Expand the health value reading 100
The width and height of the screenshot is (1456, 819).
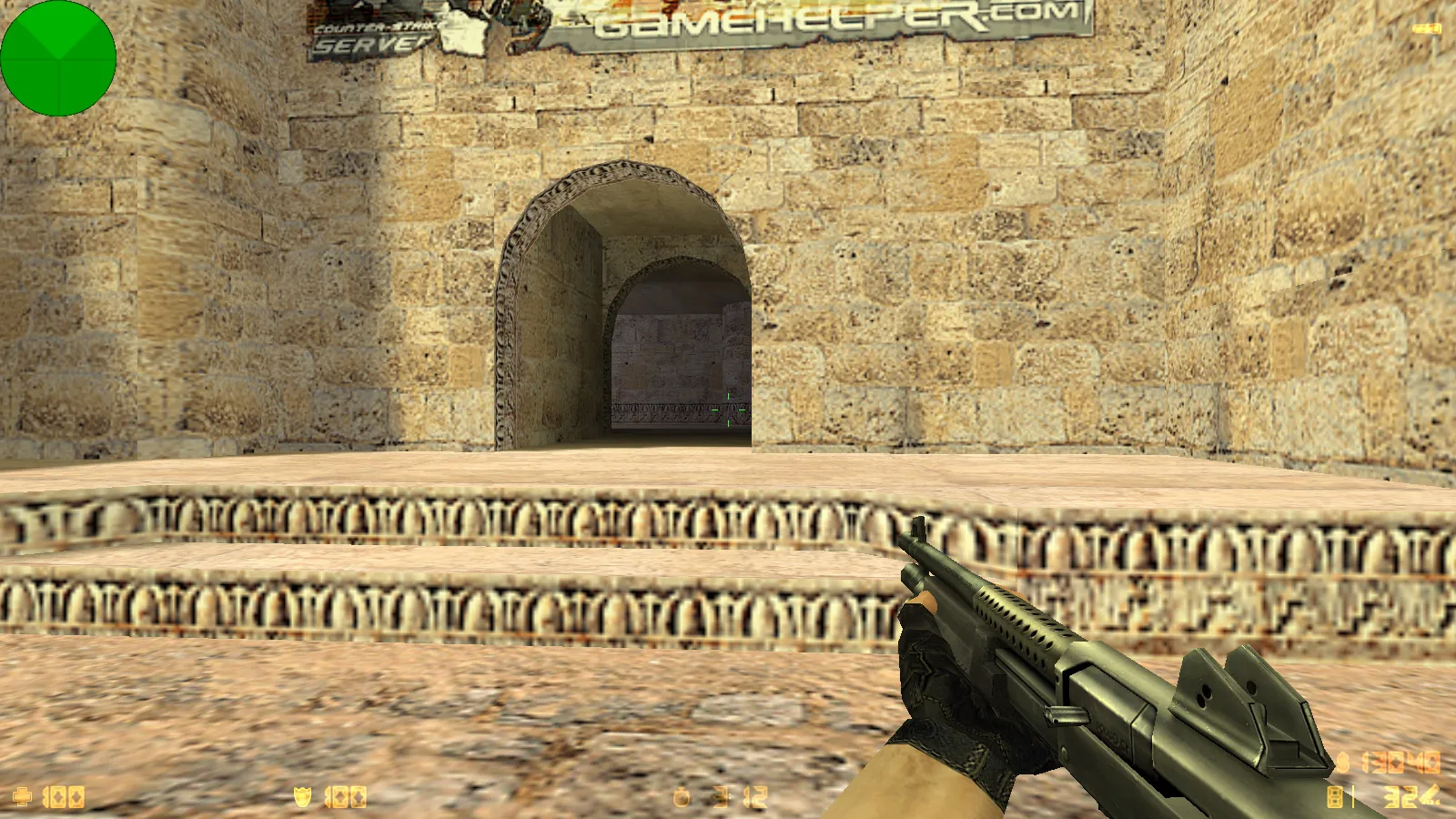[x=66, y=798]
